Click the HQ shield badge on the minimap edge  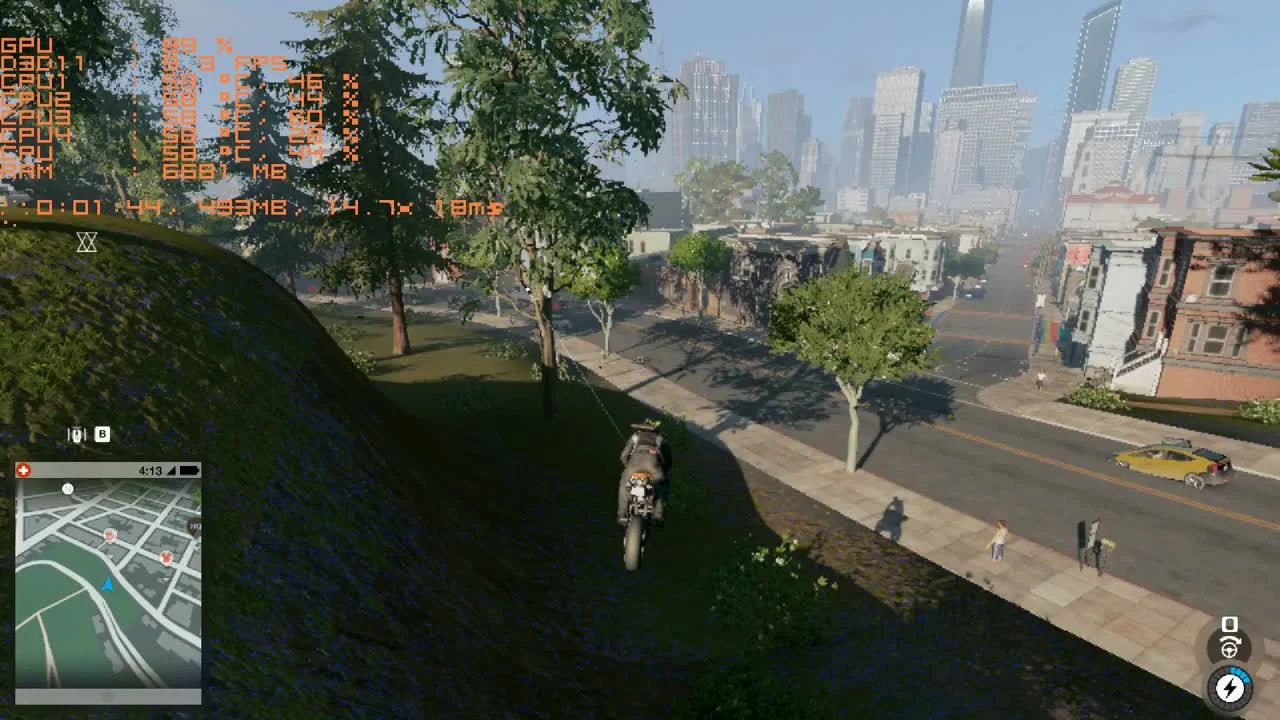196,528
